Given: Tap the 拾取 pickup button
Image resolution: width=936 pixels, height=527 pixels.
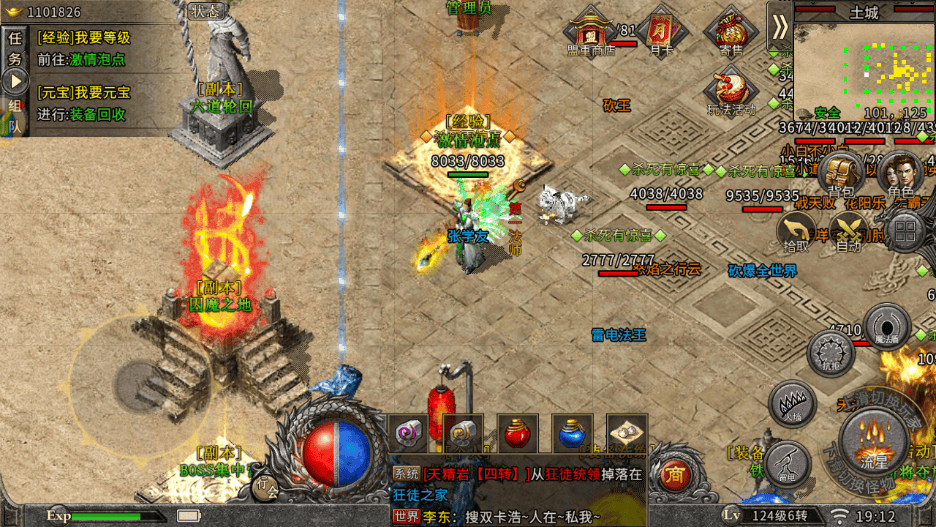Looking at the screenshot, I should pos(796,232).
